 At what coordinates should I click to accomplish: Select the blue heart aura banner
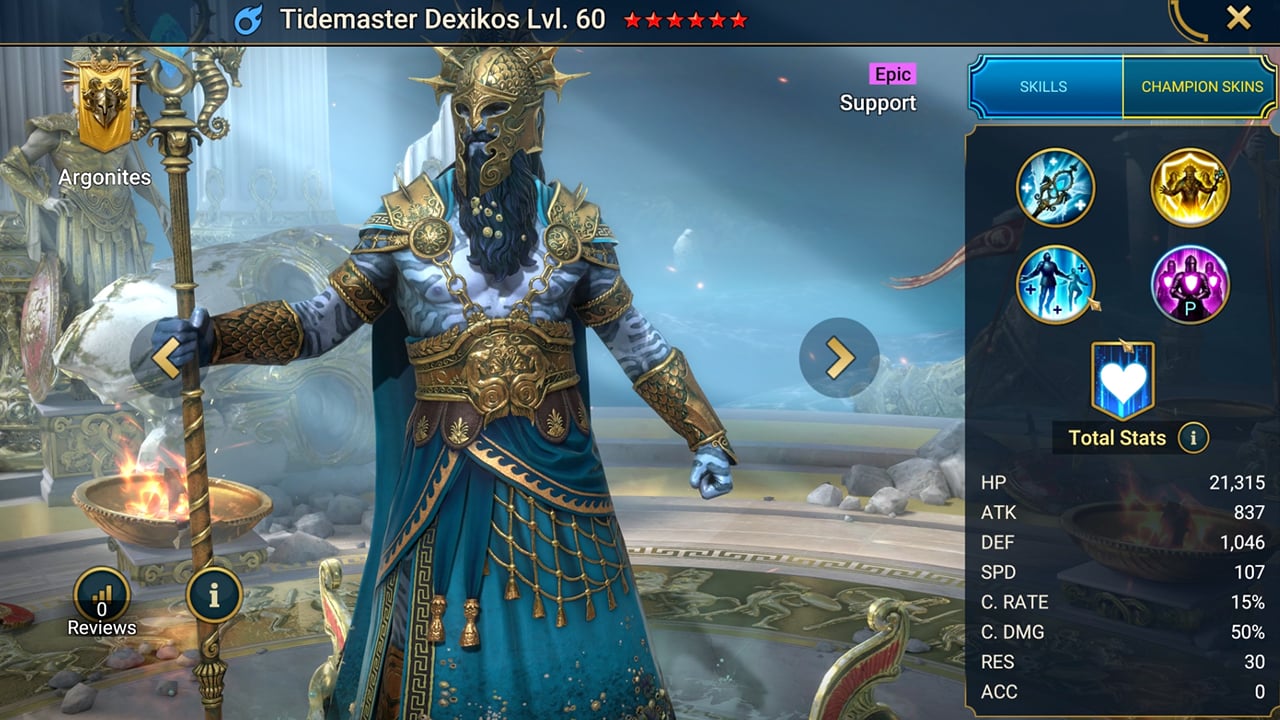(x=1122, y=379)
